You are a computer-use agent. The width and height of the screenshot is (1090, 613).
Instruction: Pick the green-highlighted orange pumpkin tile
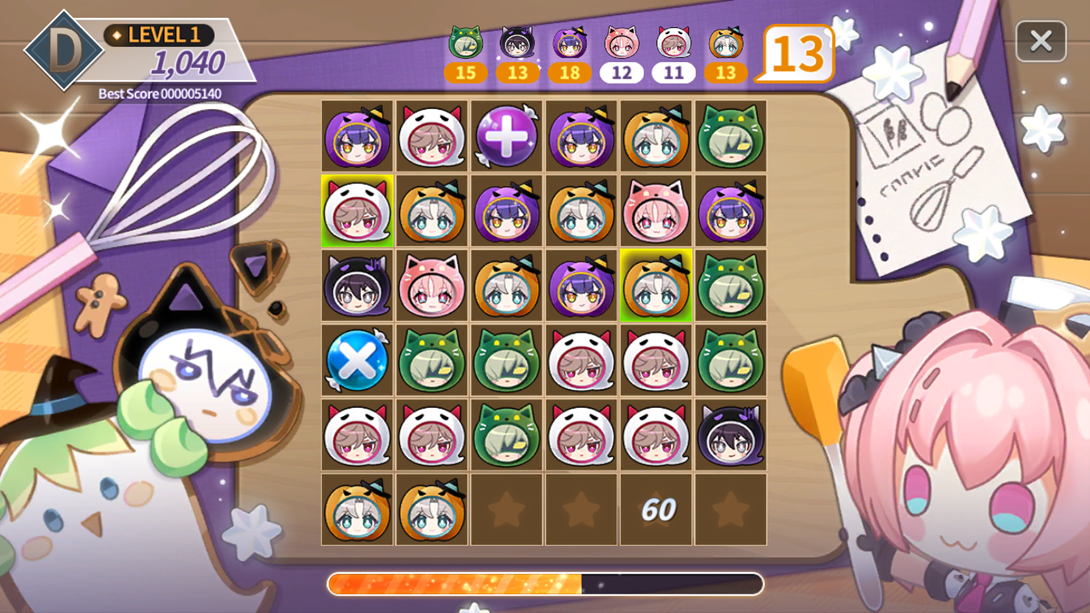[x=655, y=286]
